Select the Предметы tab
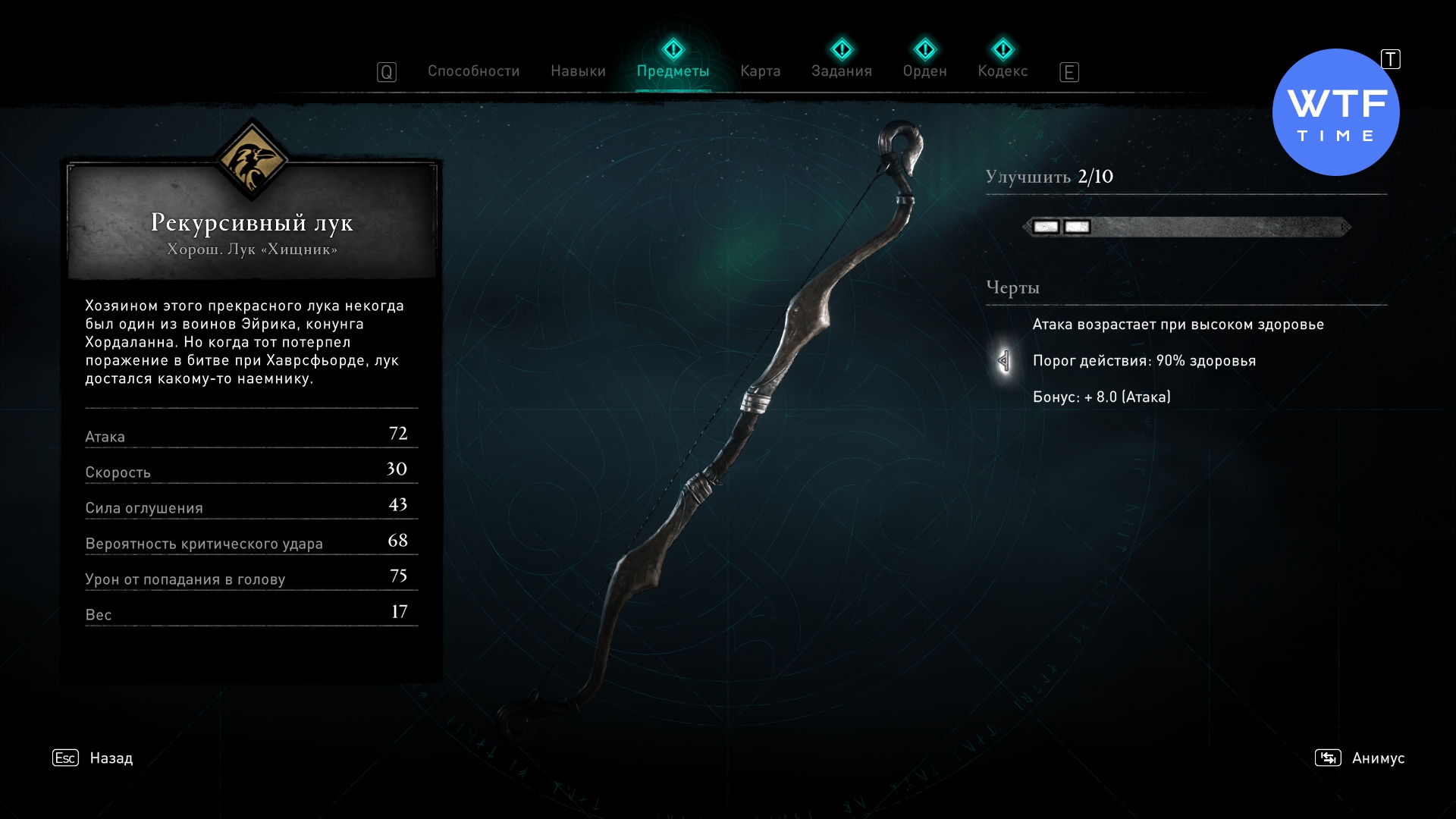This screenshot has height=819, width=1456. click(x=673, y=71)
